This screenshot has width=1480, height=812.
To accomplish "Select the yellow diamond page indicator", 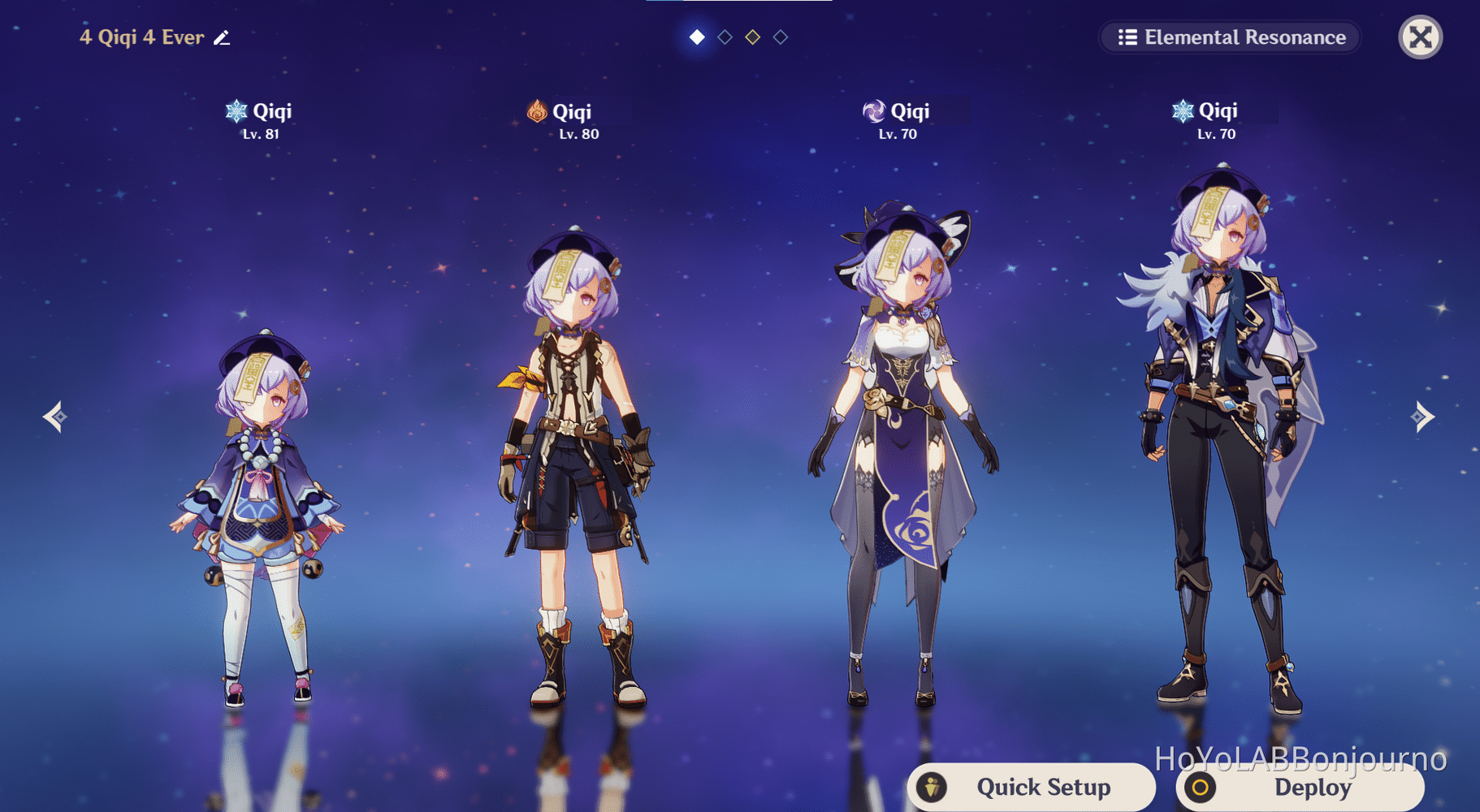I will click(752, 37).
